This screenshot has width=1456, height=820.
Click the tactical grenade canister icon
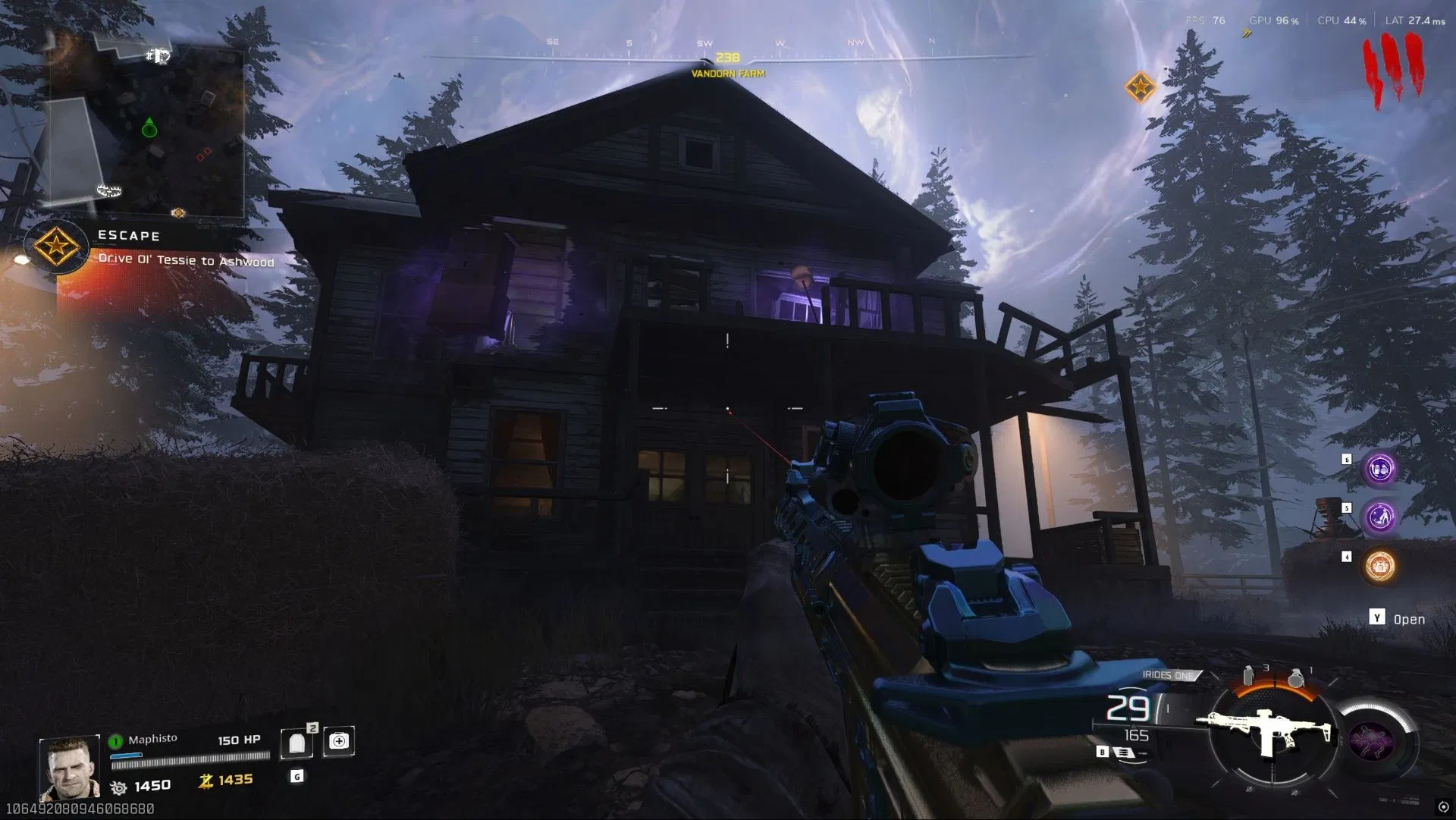(1248, 675)
